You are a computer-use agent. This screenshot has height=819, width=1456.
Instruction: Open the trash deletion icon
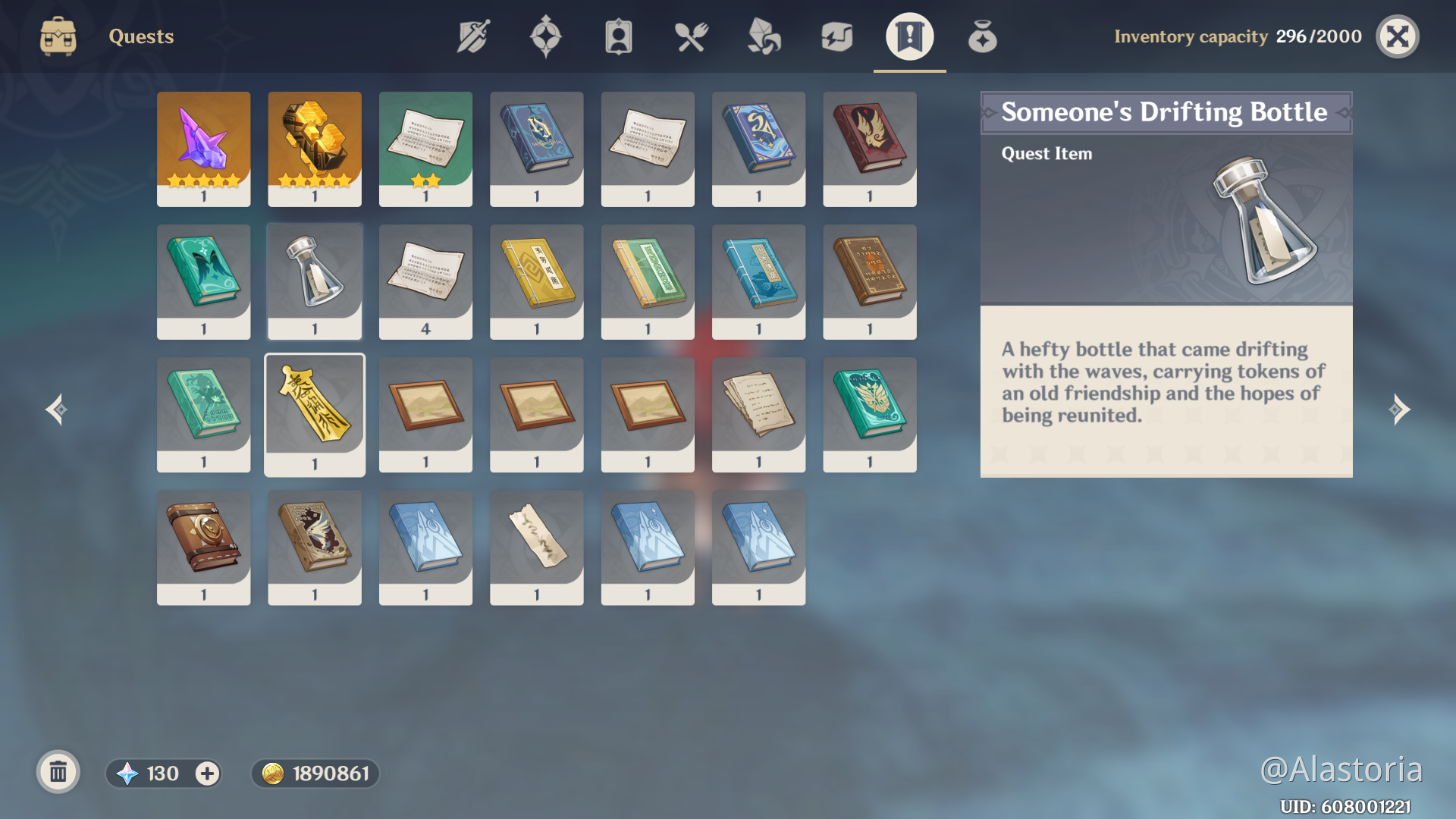[x=58, y=773]
